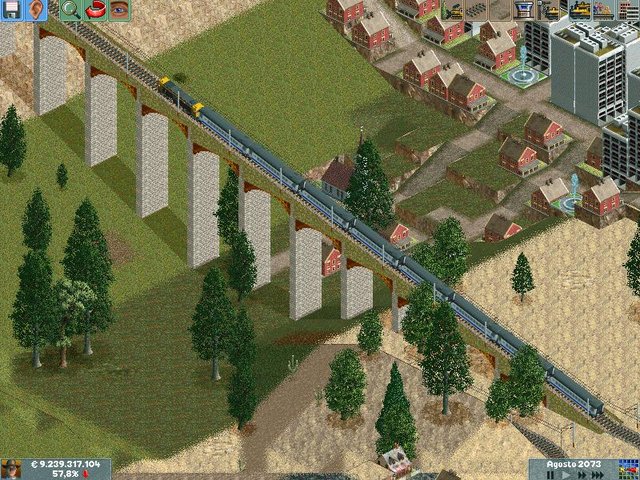This screenshot has height=480, width=640.
Task: Pause the game with the pause button
Action: coord(551,474)
